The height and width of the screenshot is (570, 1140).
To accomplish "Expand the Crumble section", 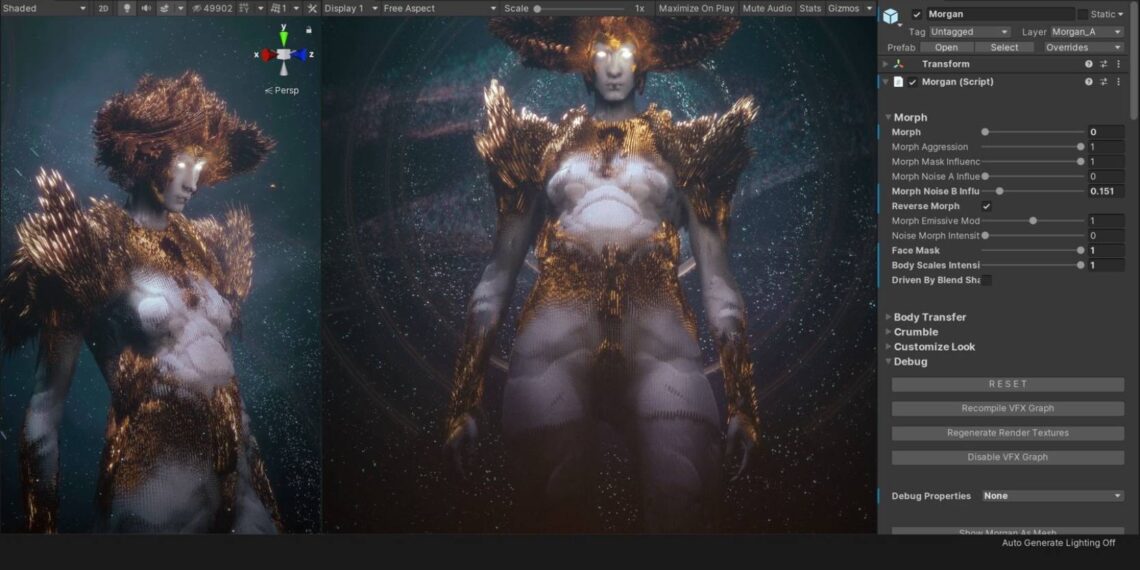I will [915, 332].
